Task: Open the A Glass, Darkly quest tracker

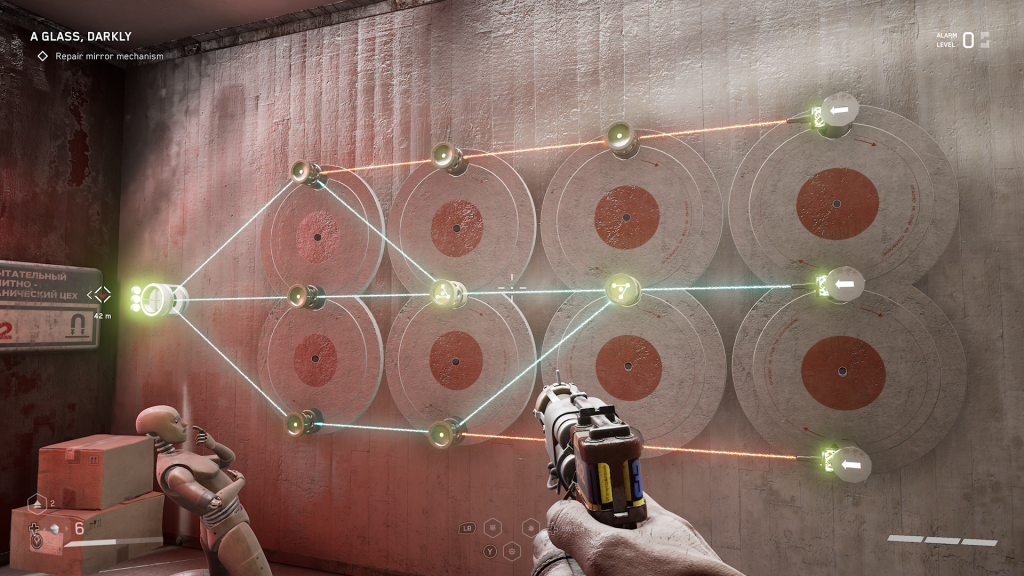Action: click(73, 36)
